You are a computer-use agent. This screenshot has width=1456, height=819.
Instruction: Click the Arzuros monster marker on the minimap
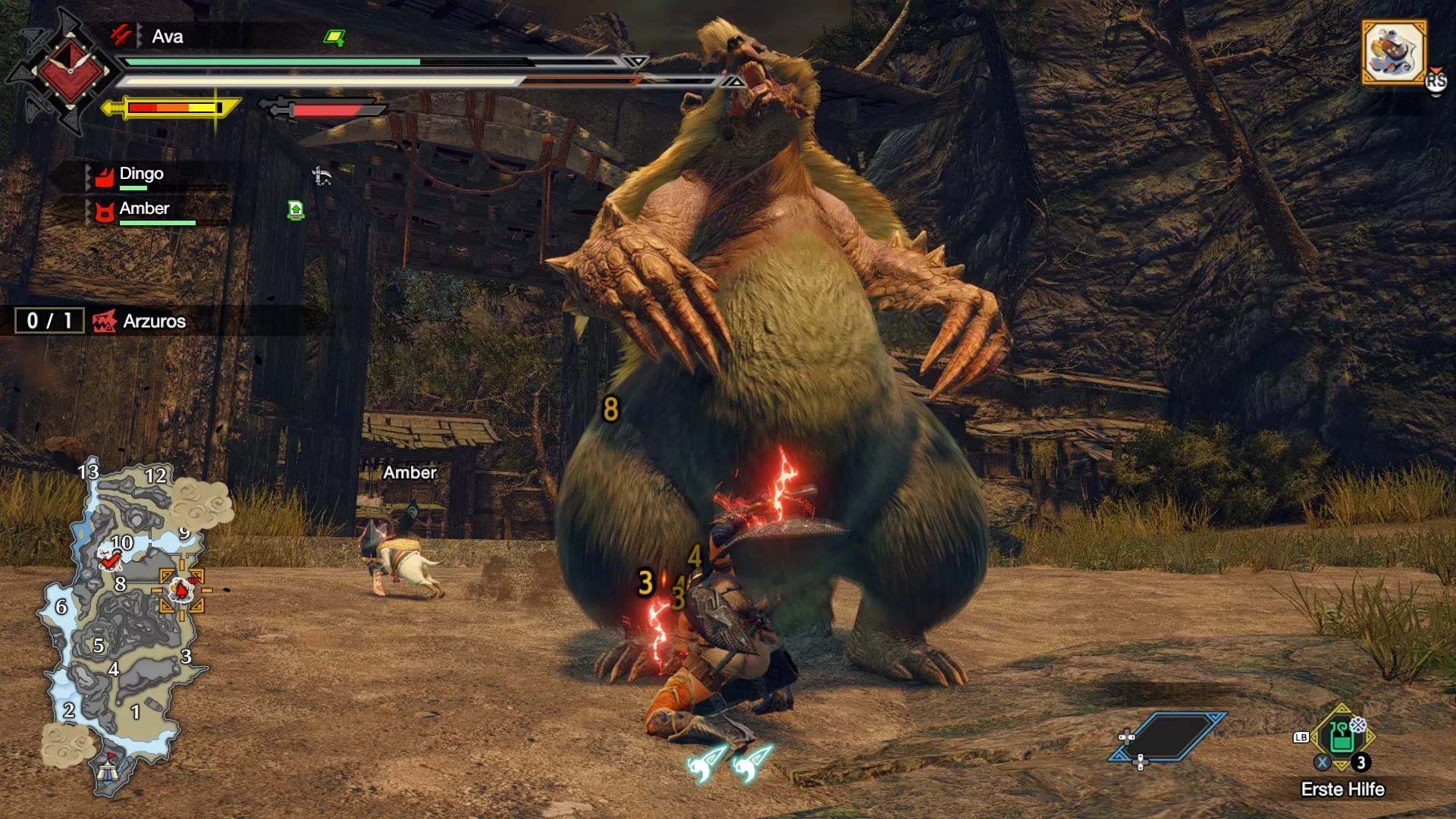coord(181,589)
